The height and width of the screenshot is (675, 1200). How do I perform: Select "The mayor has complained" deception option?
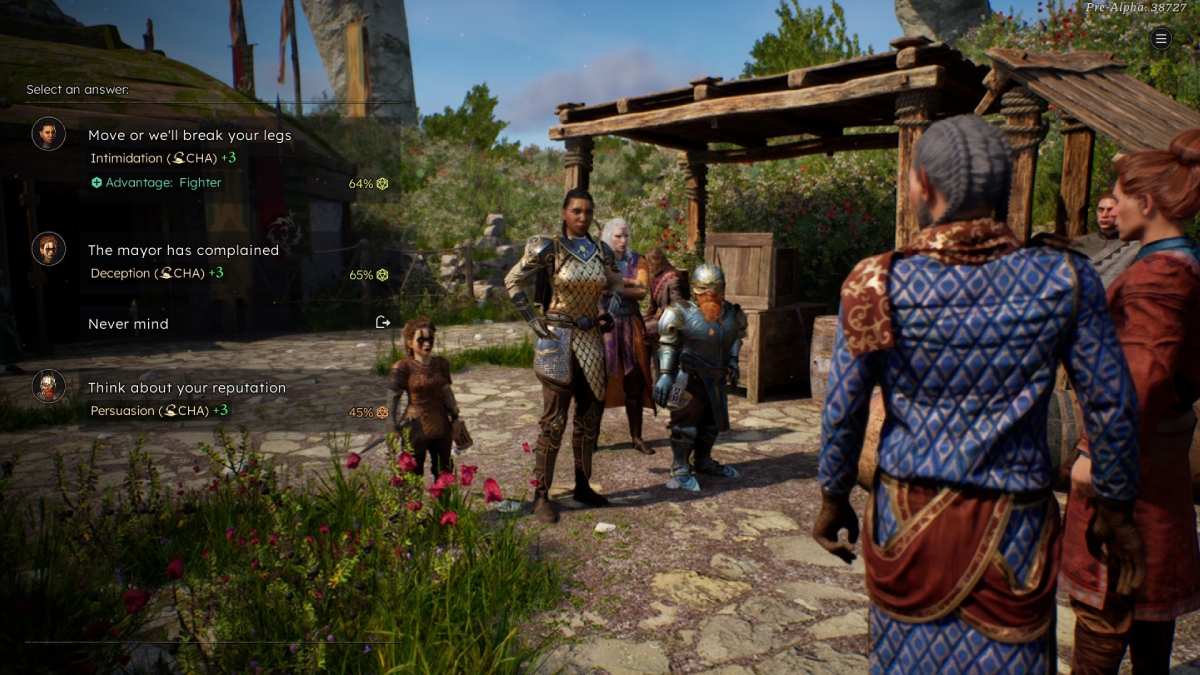[x=183, y=251]
